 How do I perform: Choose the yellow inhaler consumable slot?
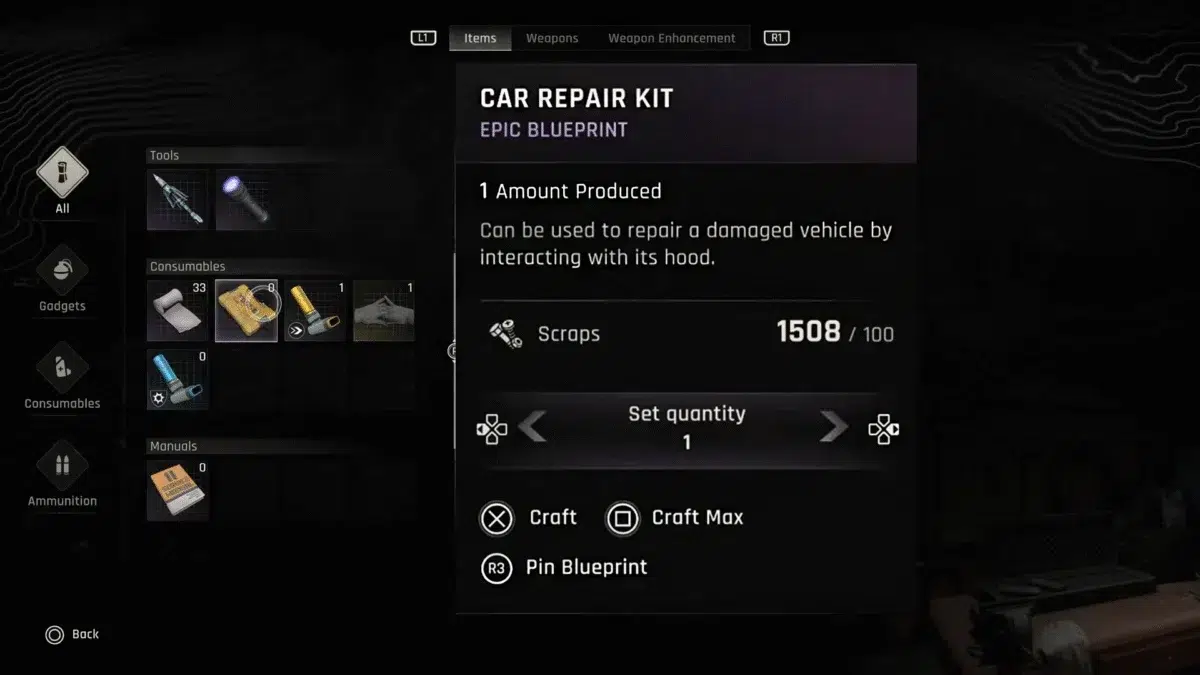pos(315,310)
